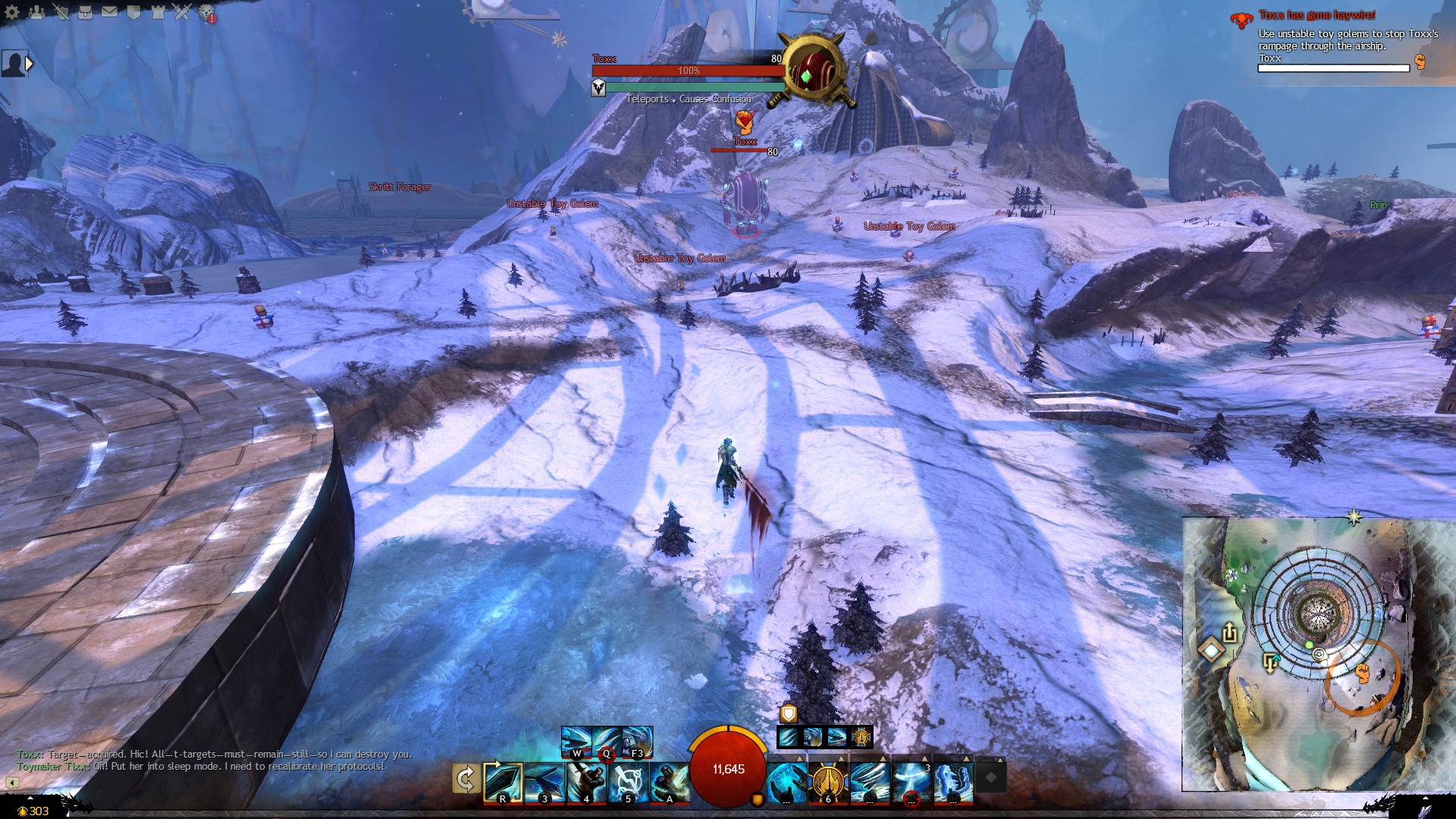This screenshot has height=819, width=1456.
Task: Select the waypoint diamond on the minimap
Action: [1211, 650]
